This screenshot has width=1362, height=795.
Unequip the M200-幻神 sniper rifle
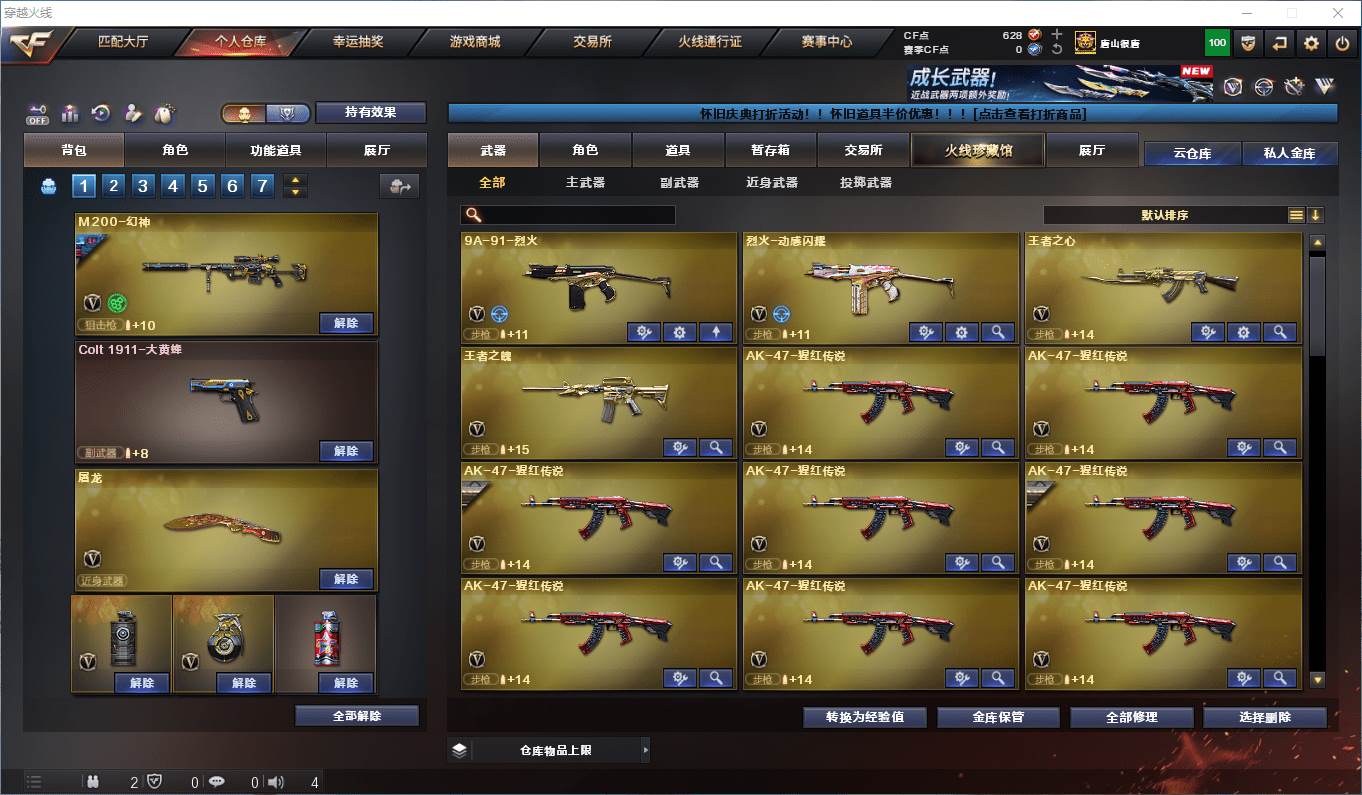coord(346,323)
